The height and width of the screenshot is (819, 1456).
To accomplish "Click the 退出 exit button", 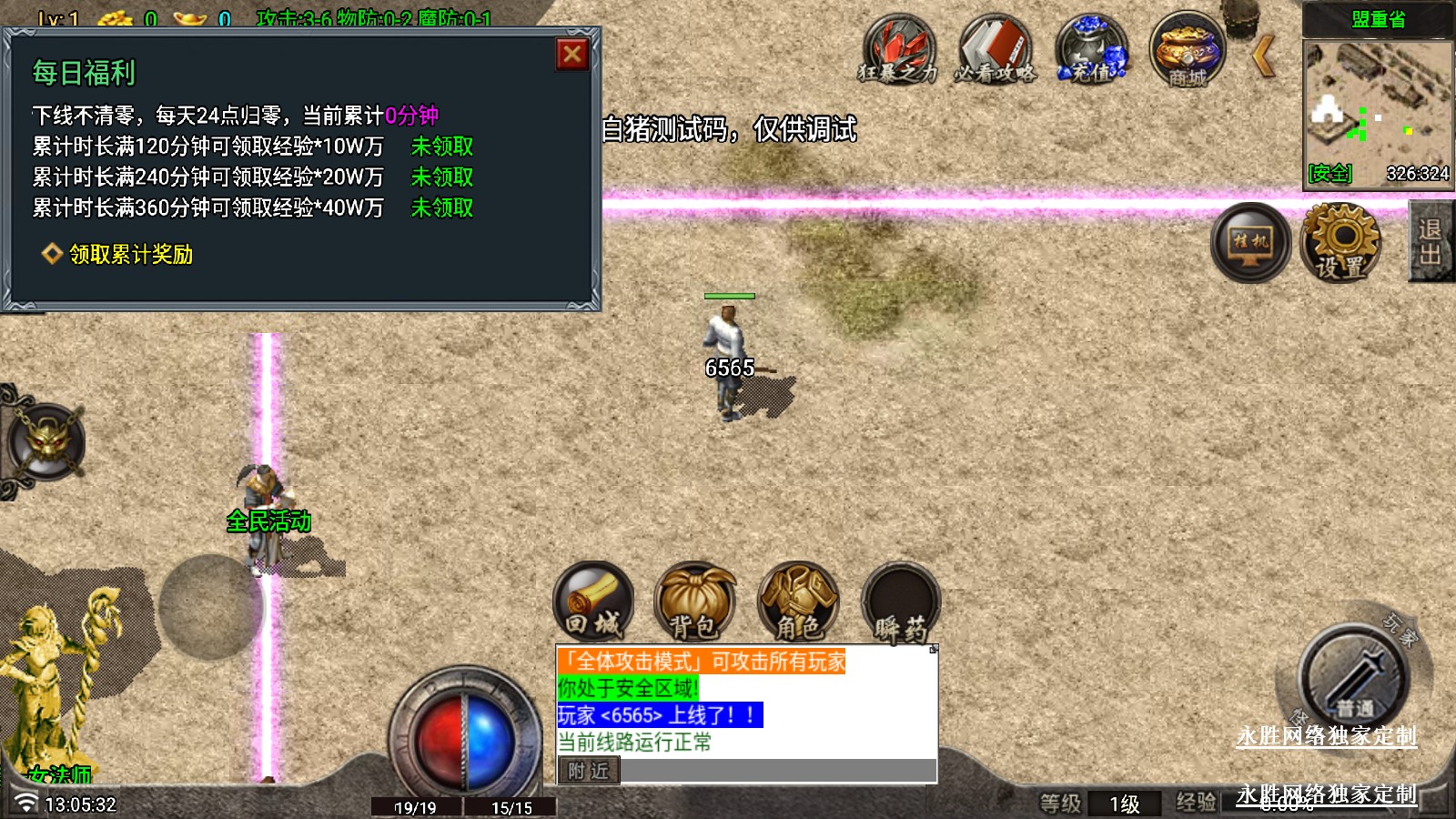I will click(1431, 242).
